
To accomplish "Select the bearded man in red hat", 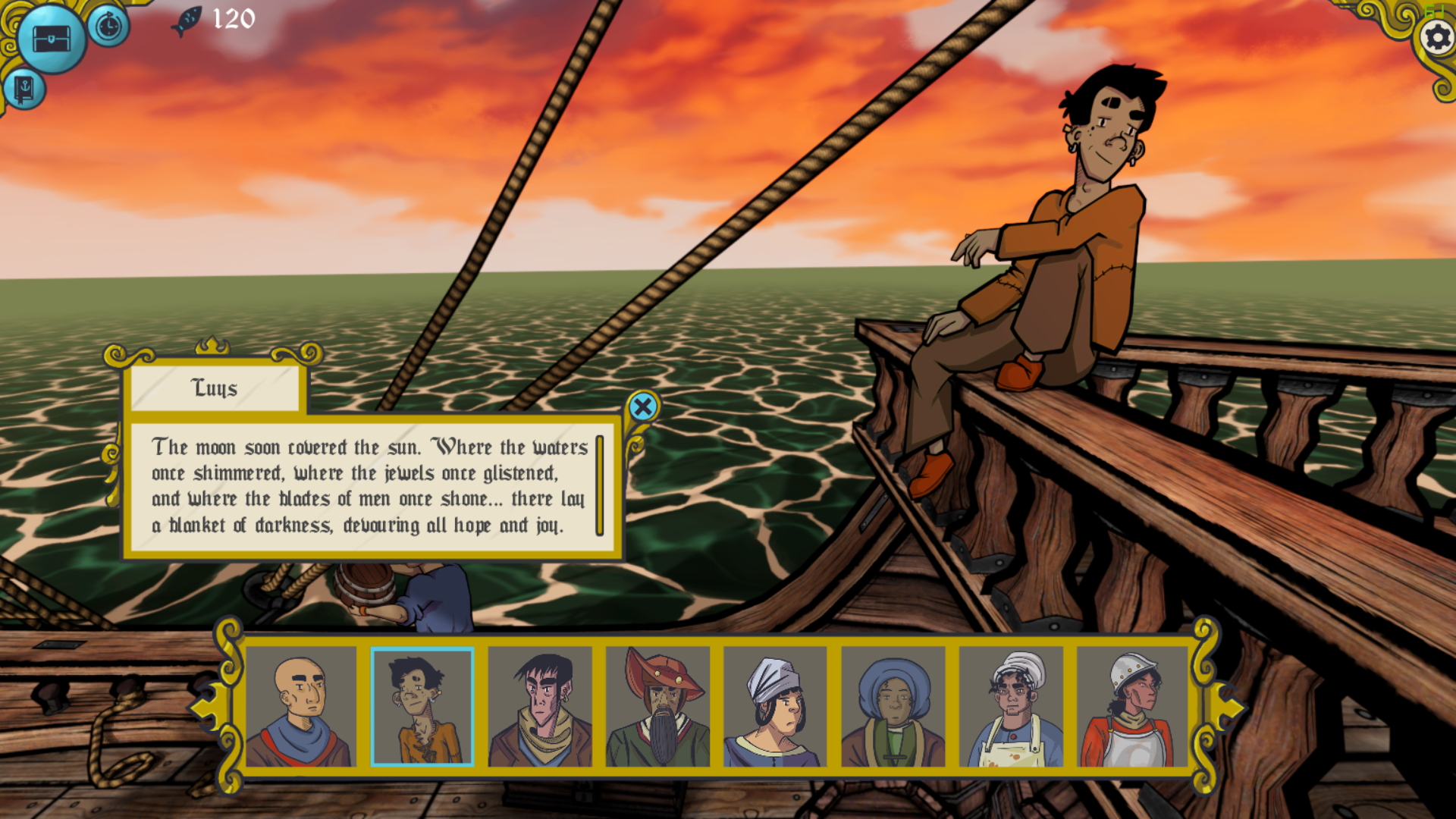I will point(658,707).
